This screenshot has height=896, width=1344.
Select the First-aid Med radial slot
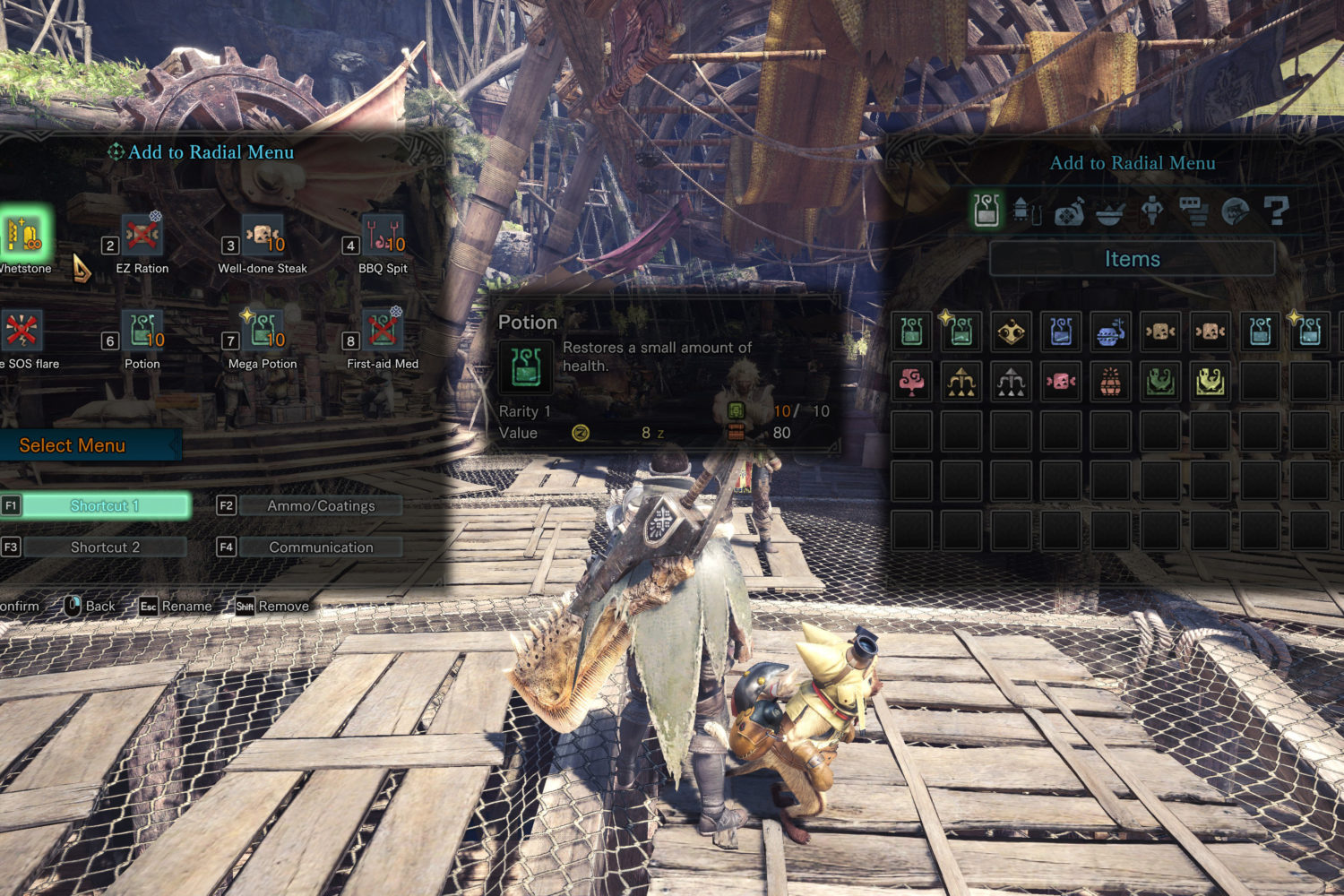pyautogui.click(x=383, y=331)
